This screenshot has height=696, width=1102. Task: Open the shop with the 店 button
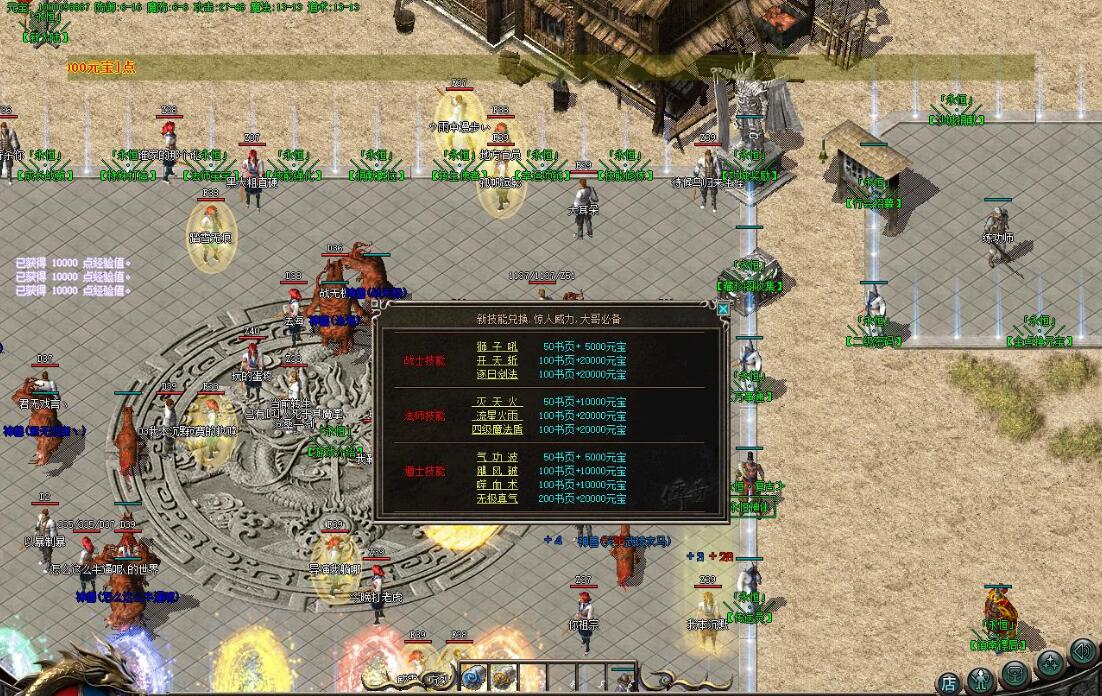pos(949,684)
